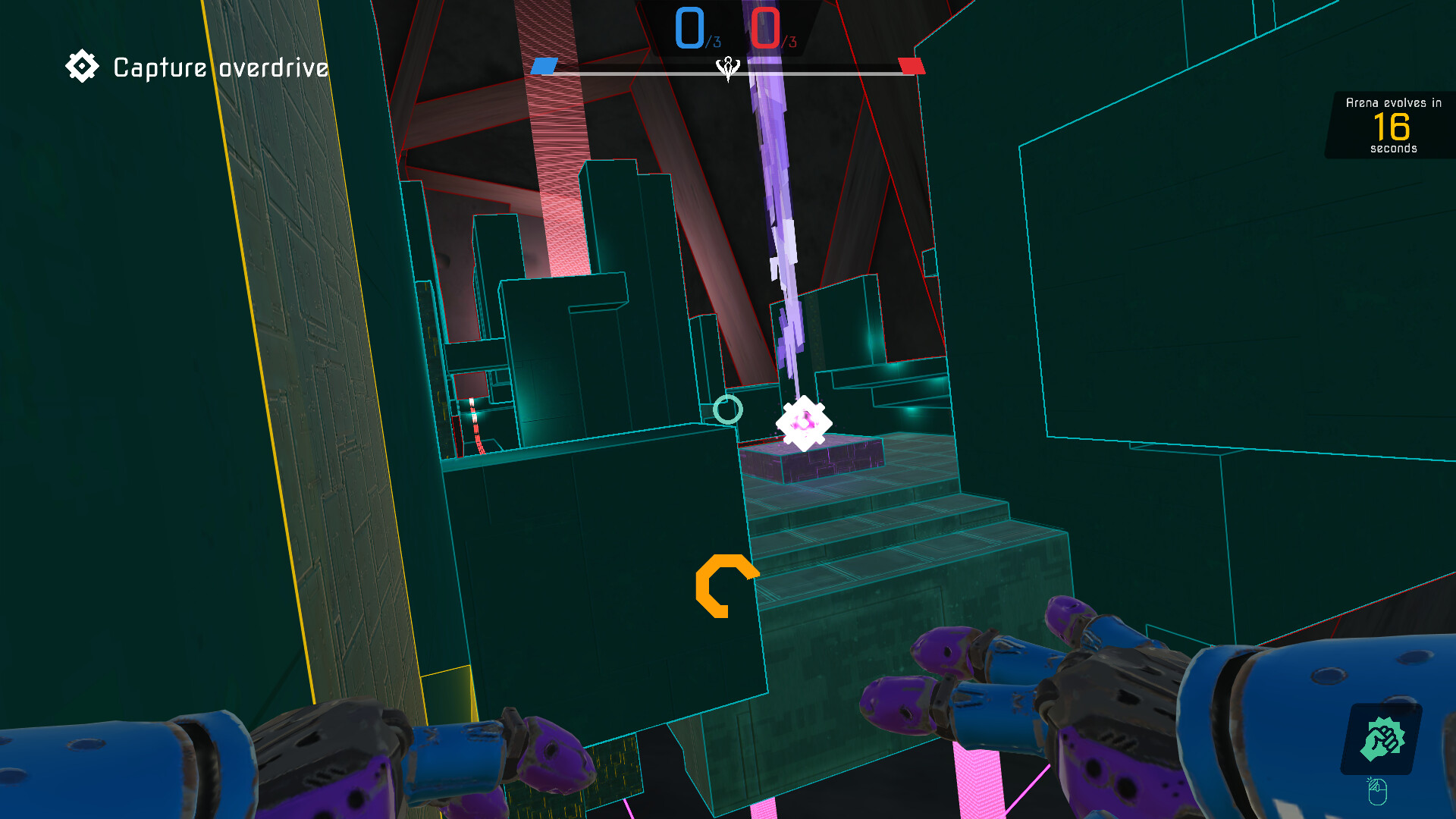Click the overdrive emblem on the progress bar
Screen dimensions: 1456x819
coord(727,68)
